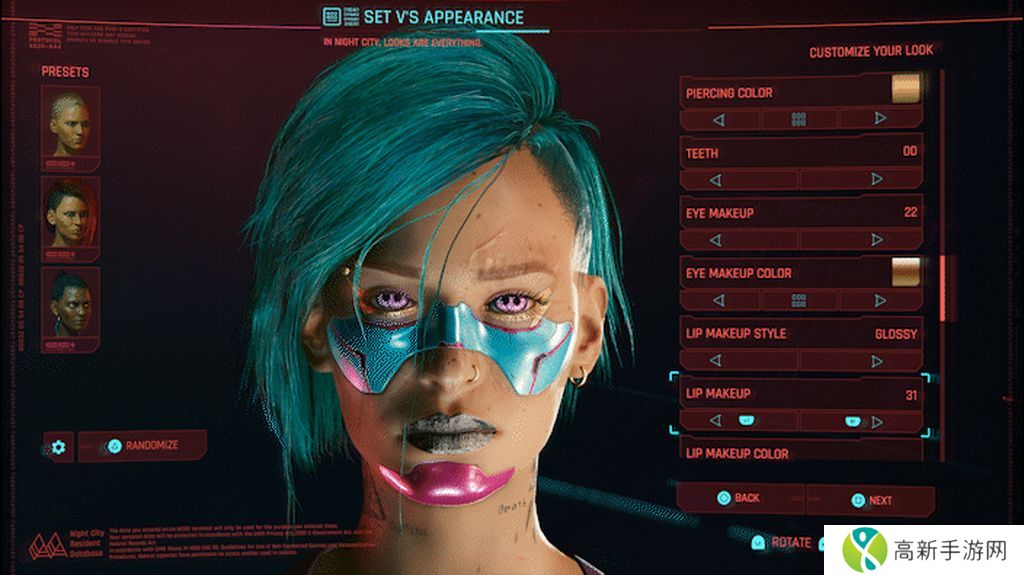
Task: Change Lip Makeup Style with right arrow
Action: pyautogui.click(x=877, y=361)
